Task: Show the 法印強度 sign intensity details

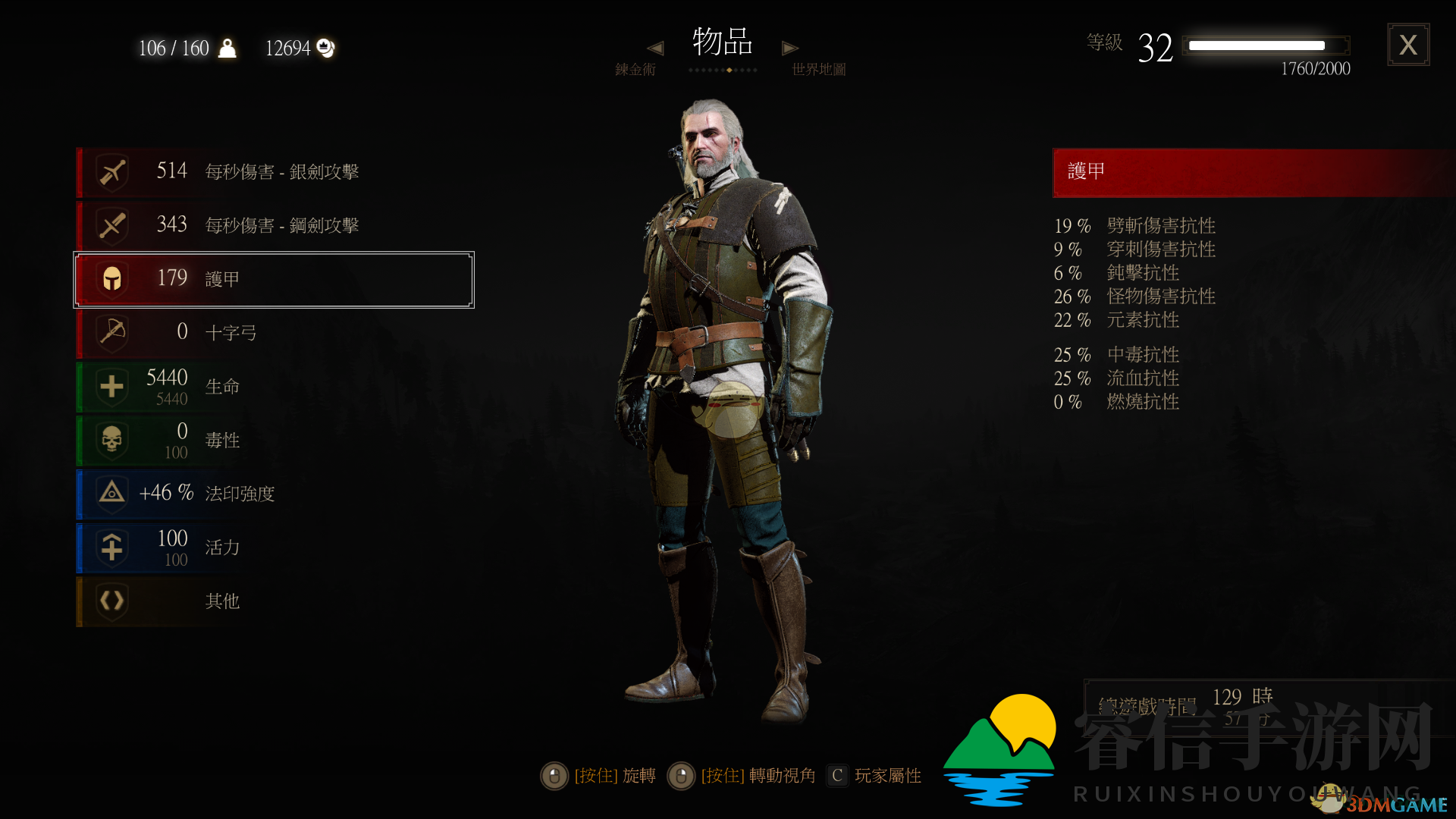Action: coord(273,494)
